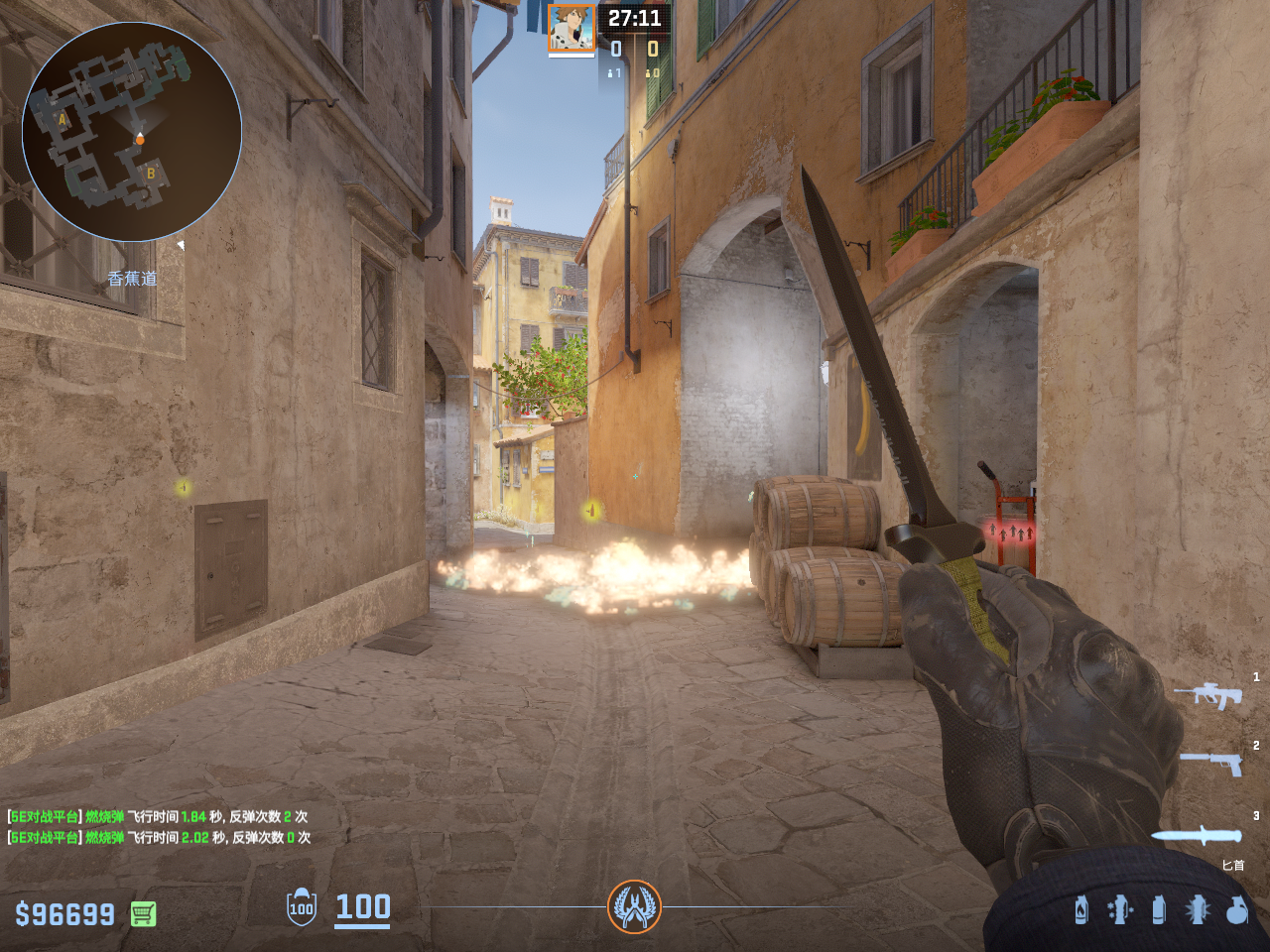1270x952 pixels.
Task: Choose the incendiary grenade icon
Action: click(x=1081, y=909)
